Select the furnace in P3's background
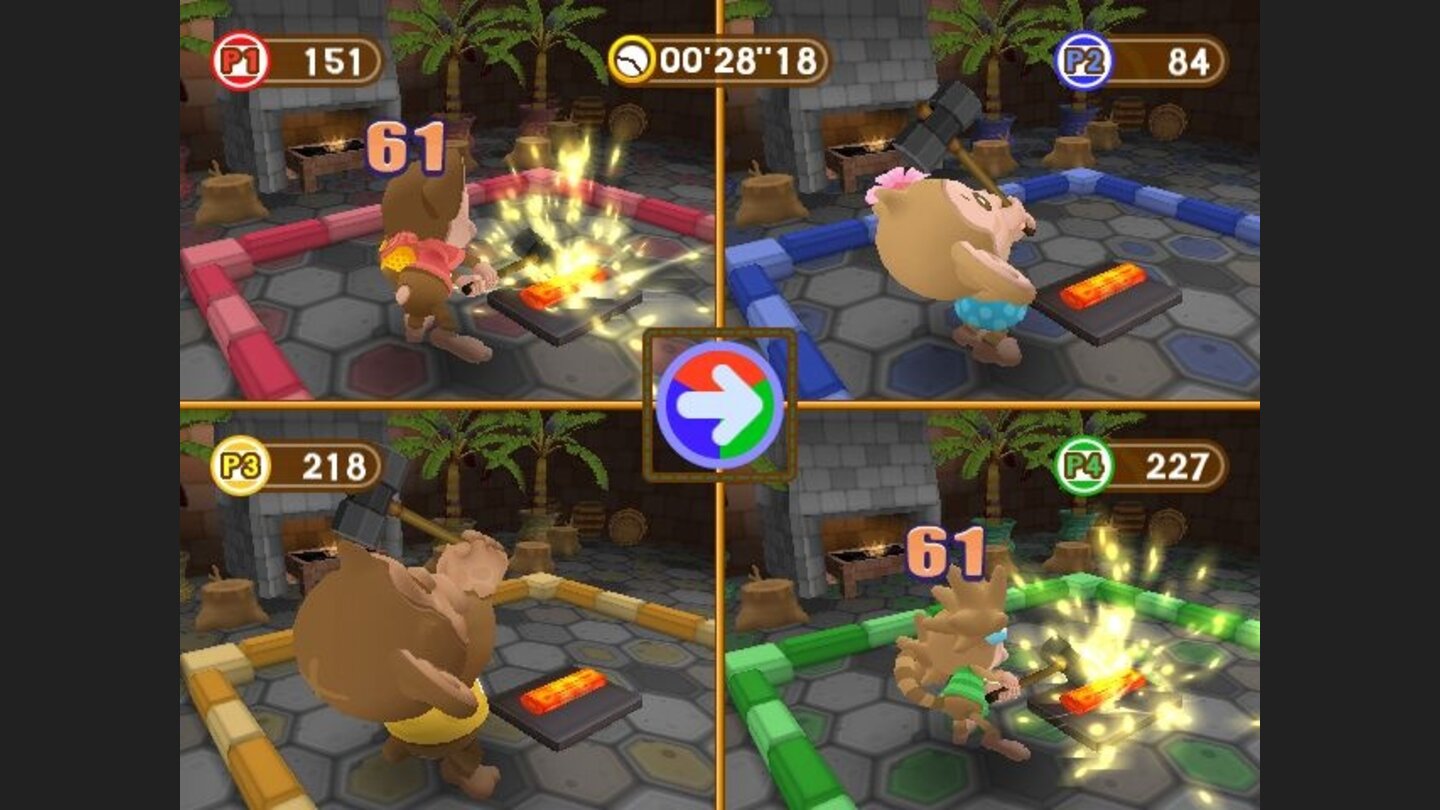 coord(310,560)
